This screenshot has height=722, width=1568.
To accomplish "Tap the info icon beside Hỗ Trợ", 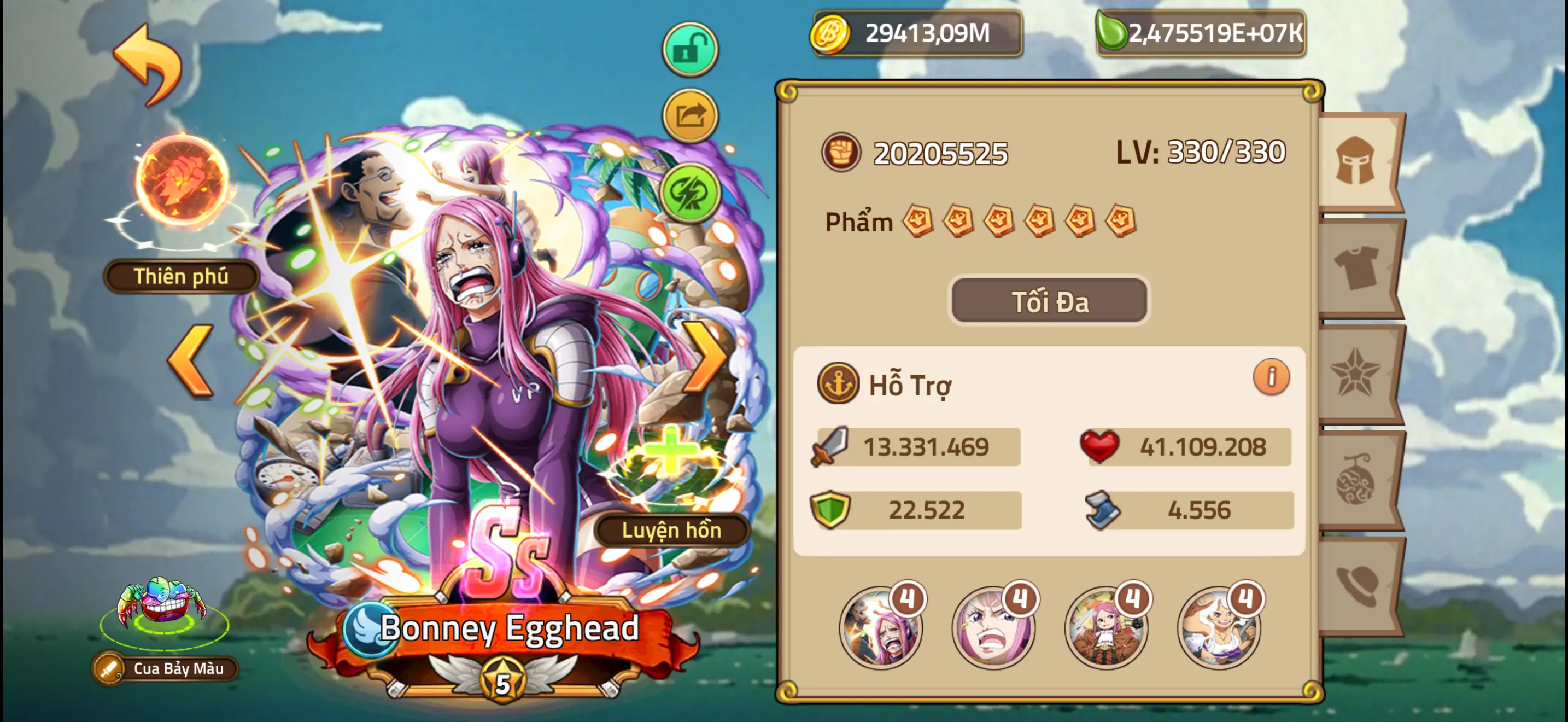I will pos(1272,376).
